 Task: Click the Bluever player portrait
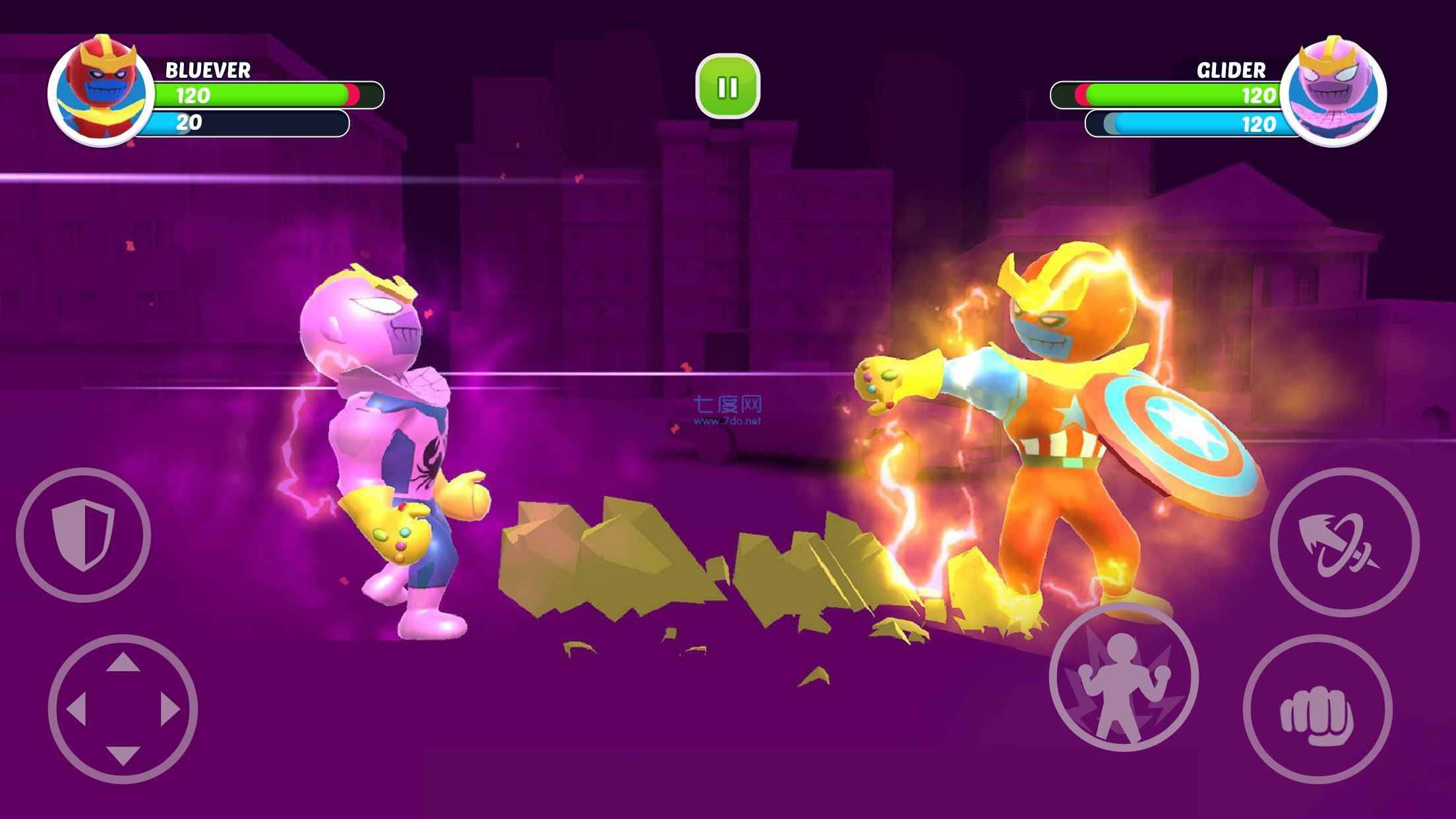coord(101,90)
